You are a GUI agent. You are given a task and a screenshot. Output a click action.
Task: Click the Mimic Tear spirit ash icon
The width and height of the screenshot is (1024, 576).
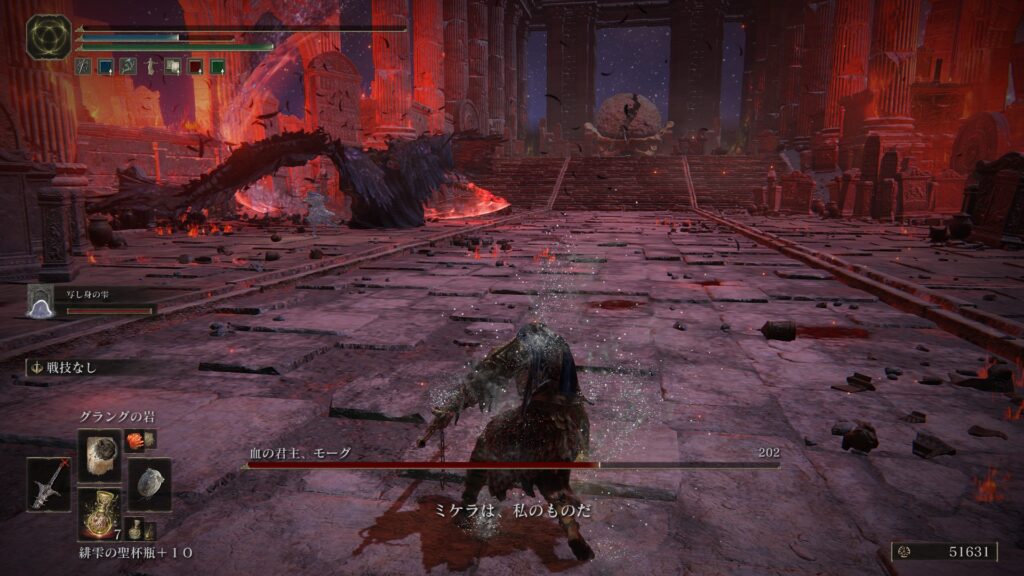[39, 300]
